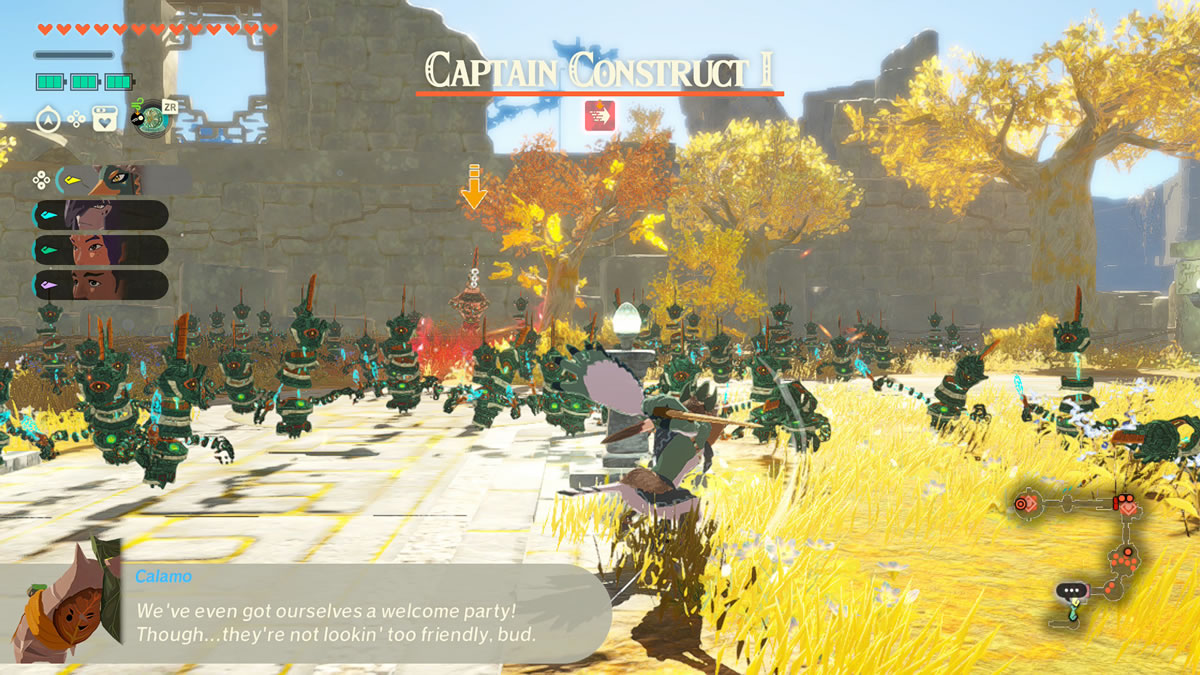Click the red icon under Captain Construct I
The height and width of the screenshot is (675, 1200).
[600, 116]
